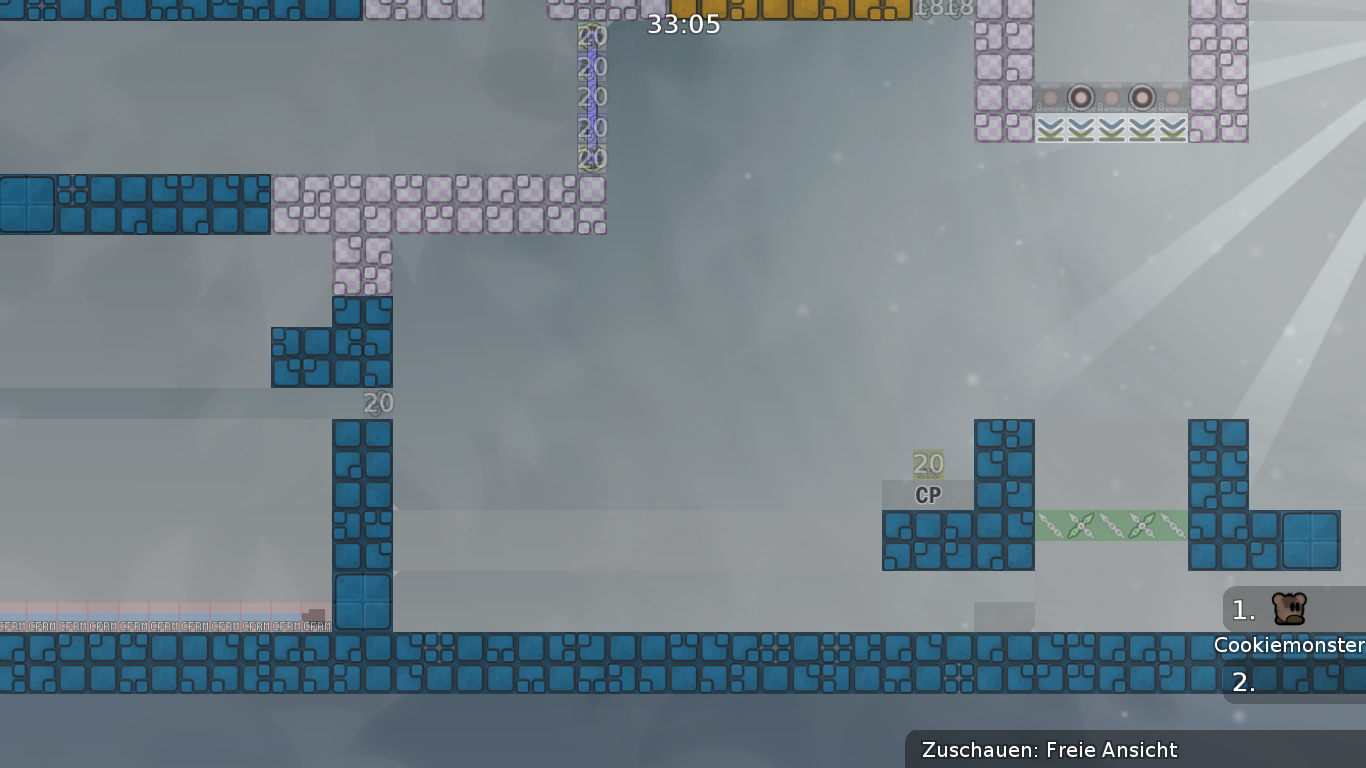Toggle the second large switch ring button

tap(1142, 97)
